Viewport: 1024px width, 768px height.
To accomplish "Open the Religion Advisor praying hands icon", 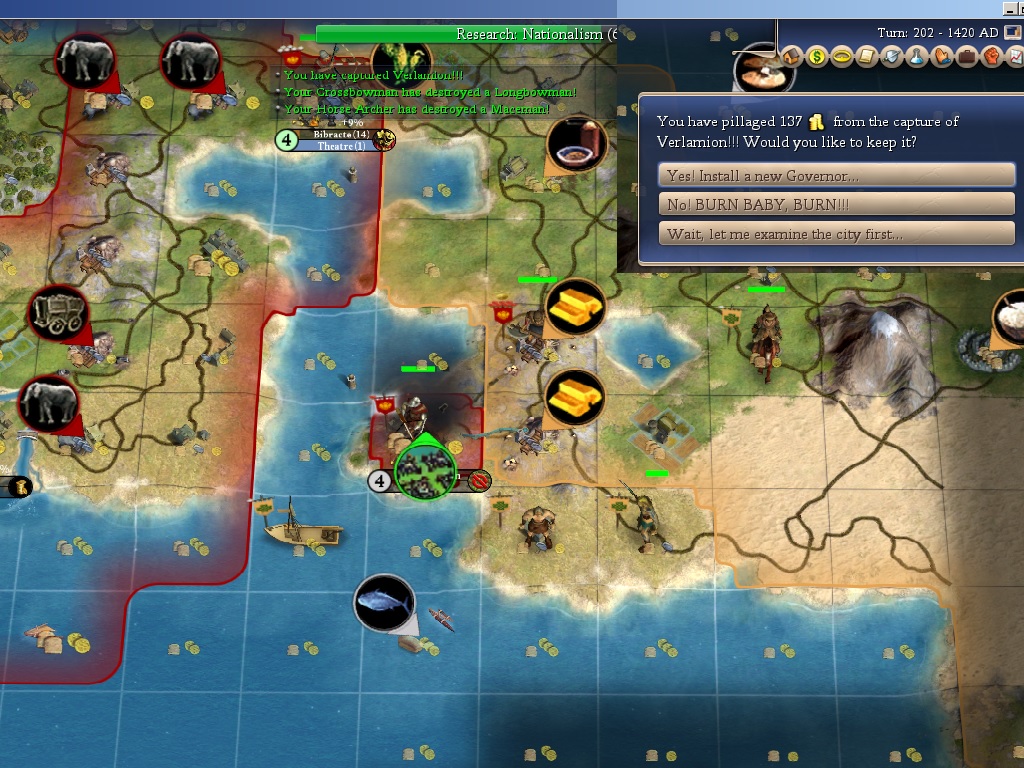I will pos(942,57).
